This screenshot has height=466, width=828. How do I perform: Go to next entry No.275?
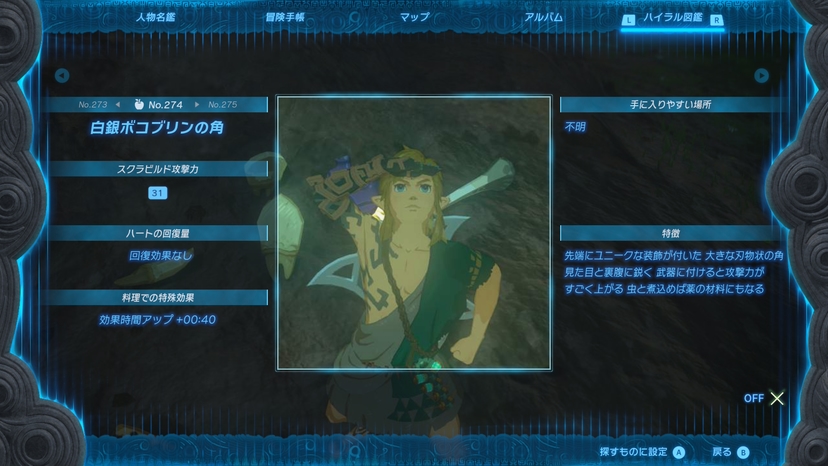click(219, 104)
